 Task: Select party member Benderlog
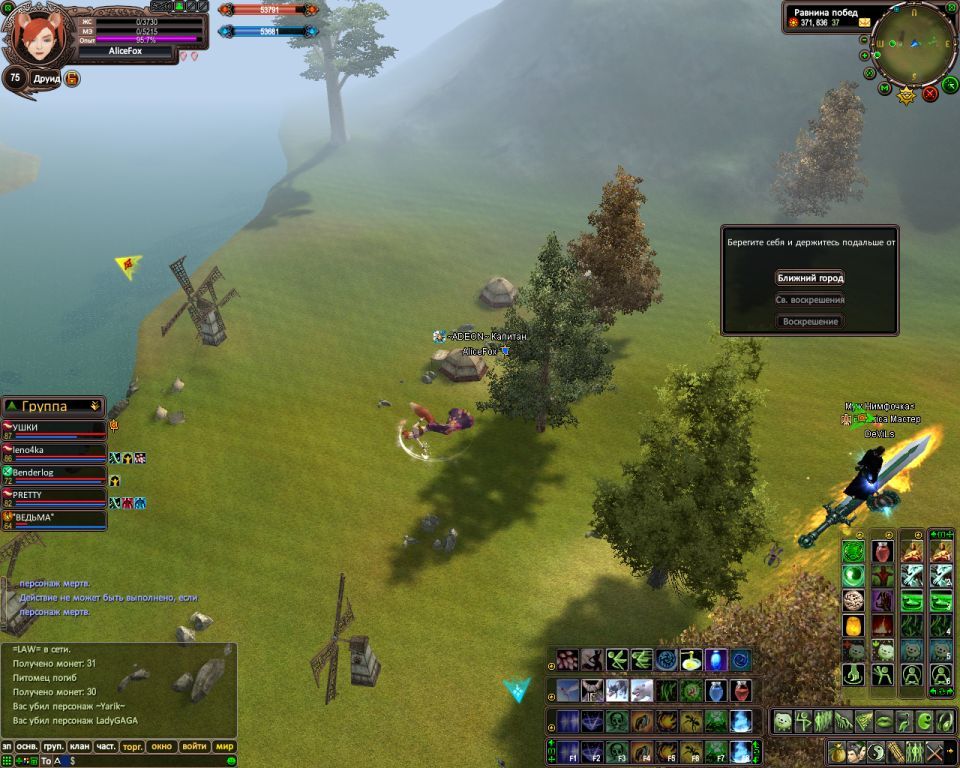click(x=55, y=472)
